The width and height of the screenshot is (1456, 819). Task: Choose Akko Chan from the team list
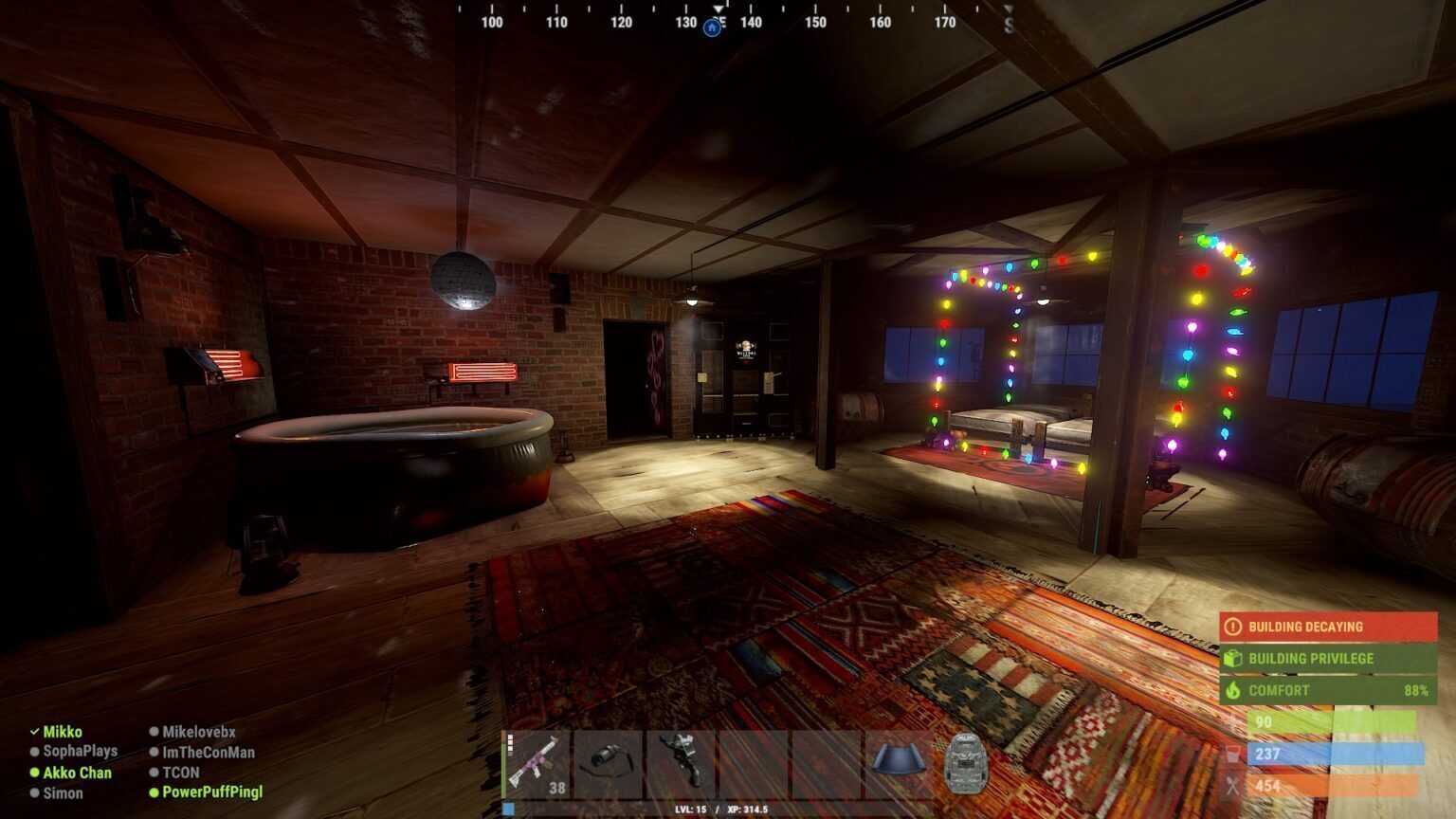tap(77, 773)
